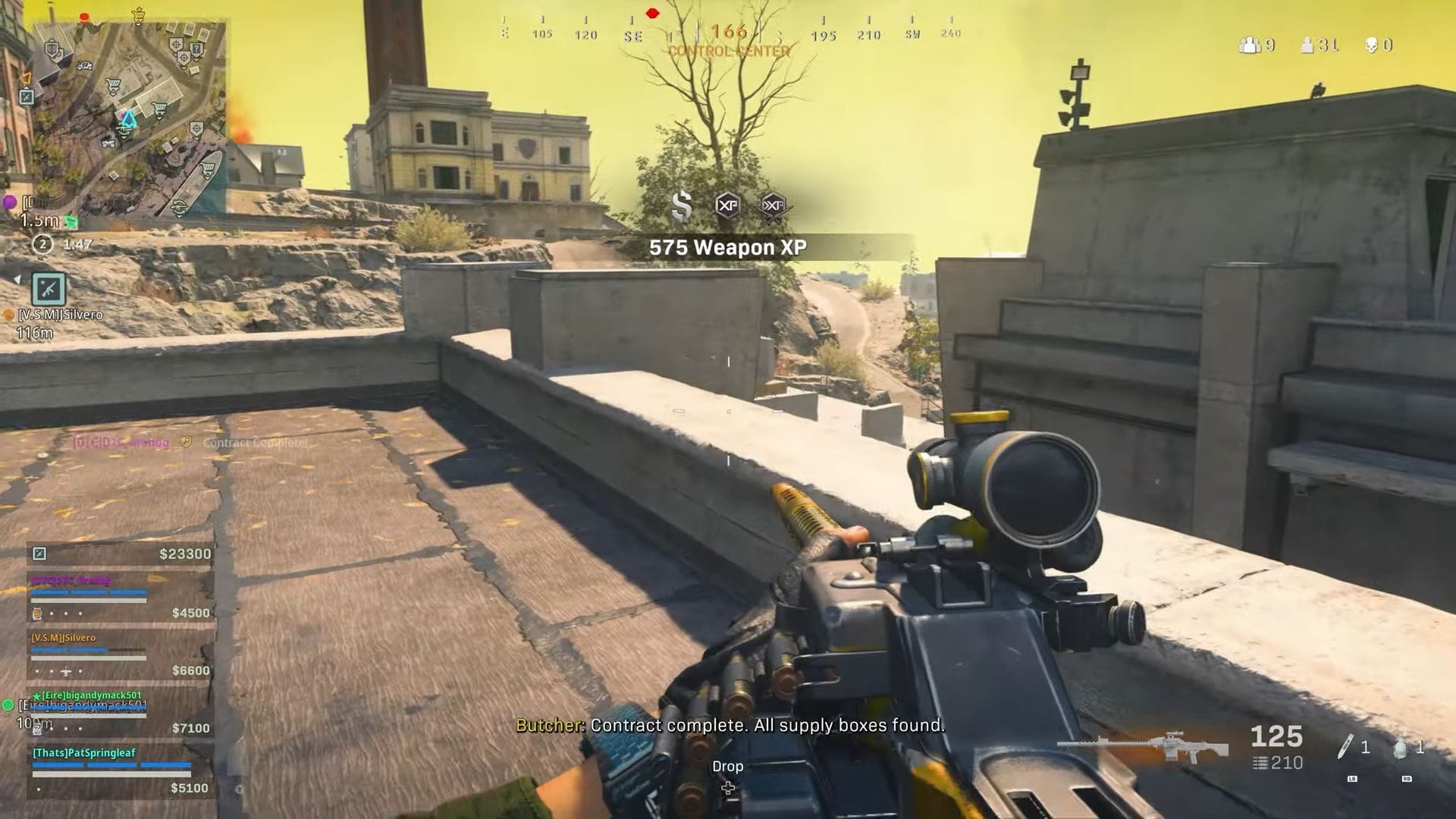Screen dimensions: 1456x819
Task: Select the hexagonal XP reward icon
Action: click(x=729, y=206)
